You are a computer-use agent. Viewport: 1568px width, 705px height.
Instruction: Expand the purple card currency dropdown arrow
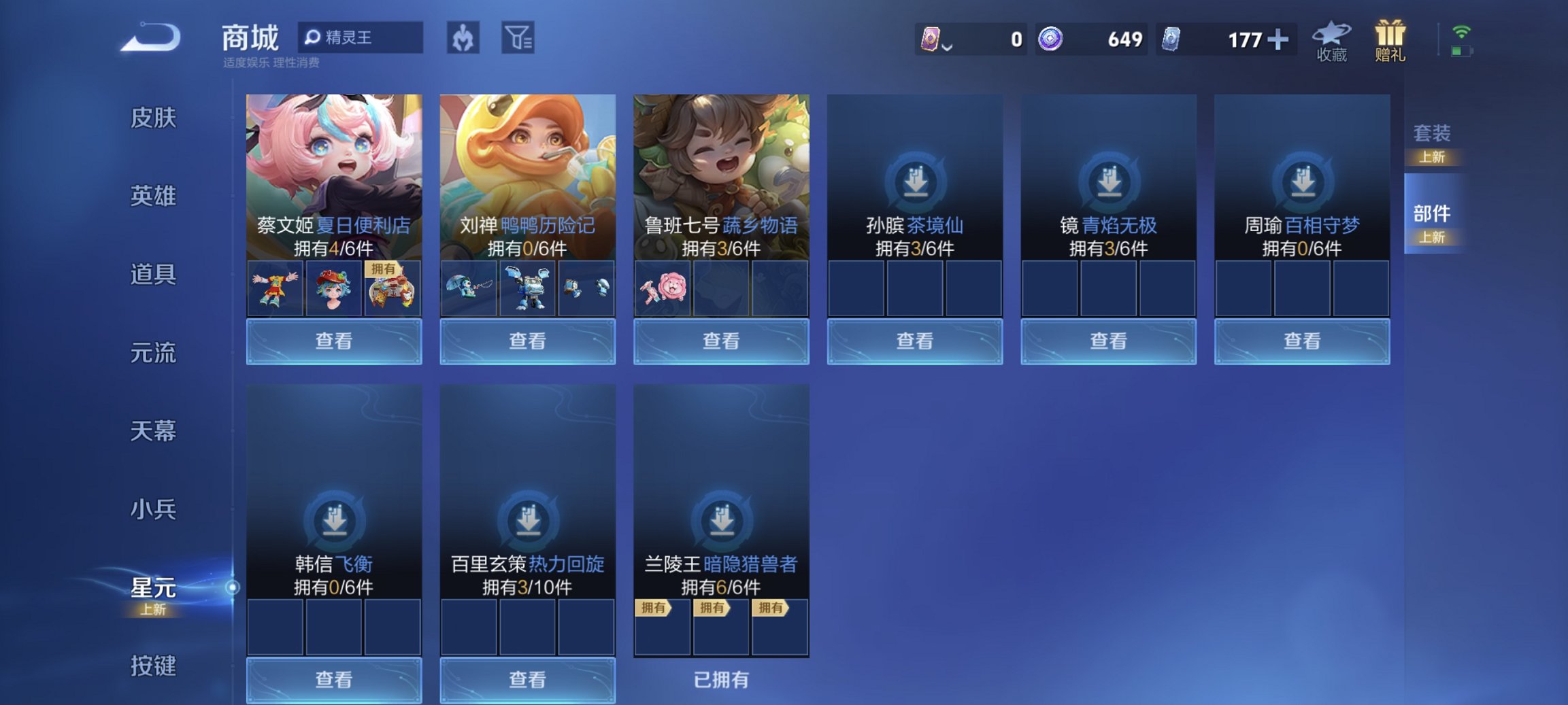(946, 46)
